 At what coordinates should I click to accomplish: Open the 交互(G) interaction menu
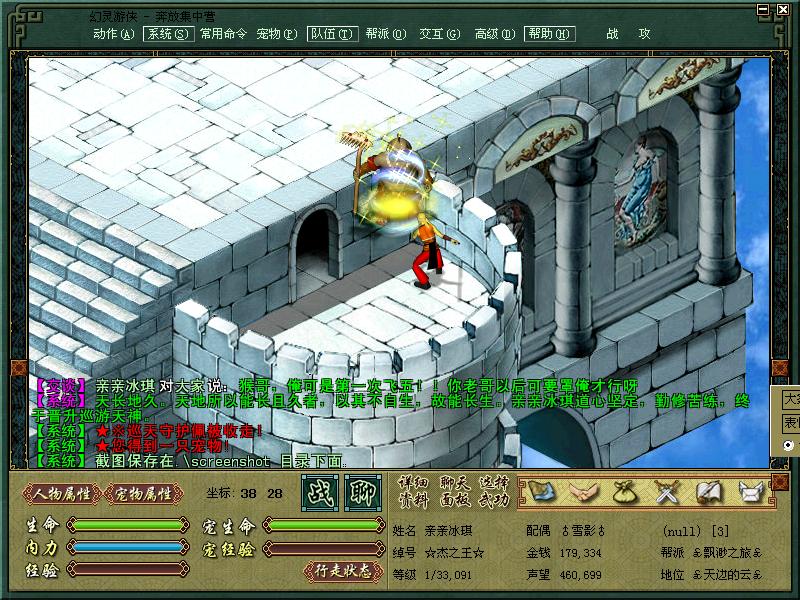pyautogui.click(x=439, y=33)
